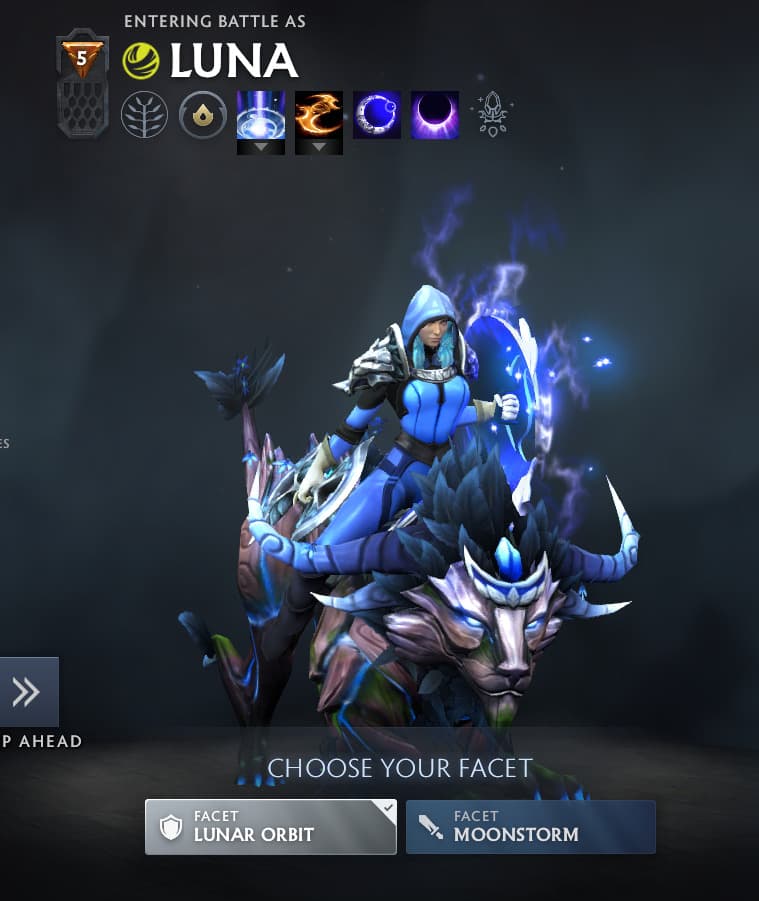The width and height of the screenshot is (759, 901).
Task: Open the Aghanim's crystal upgrades icon
Action: point(493,115)
